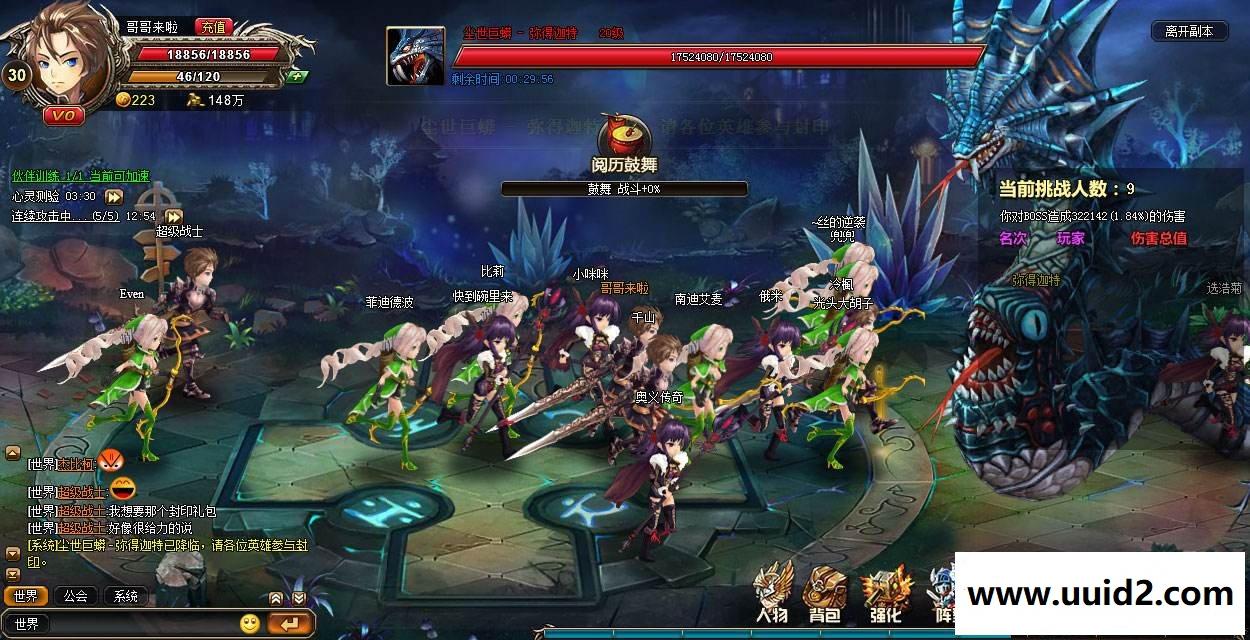The image size is (1250, 640).
Task: Click the green plus beside the stamina bar
Action: (x=295, y=76)
